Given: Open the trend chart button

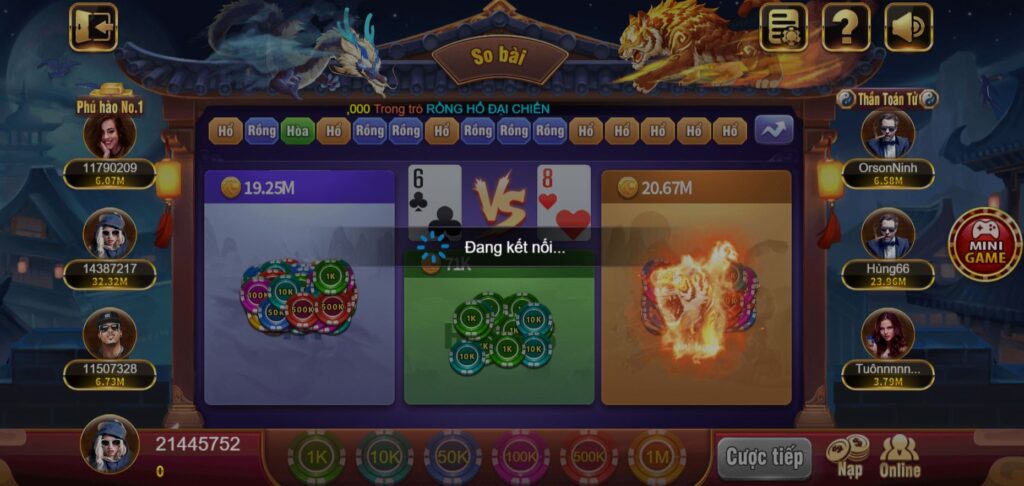Looking at the screenshot, I should coord(773,130).
